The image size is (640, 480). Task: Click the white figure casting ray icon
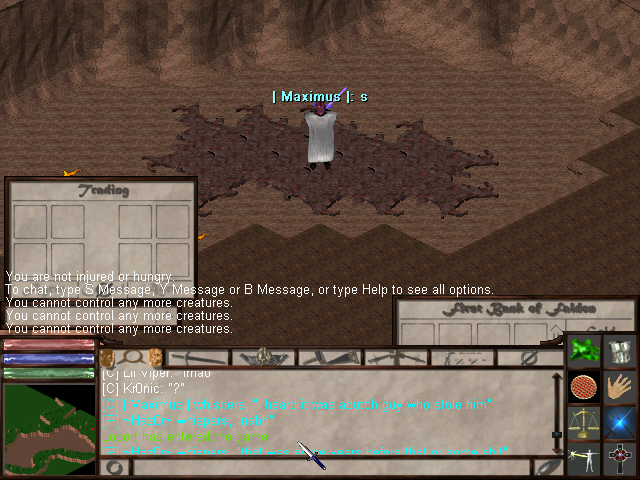(584, 457)
